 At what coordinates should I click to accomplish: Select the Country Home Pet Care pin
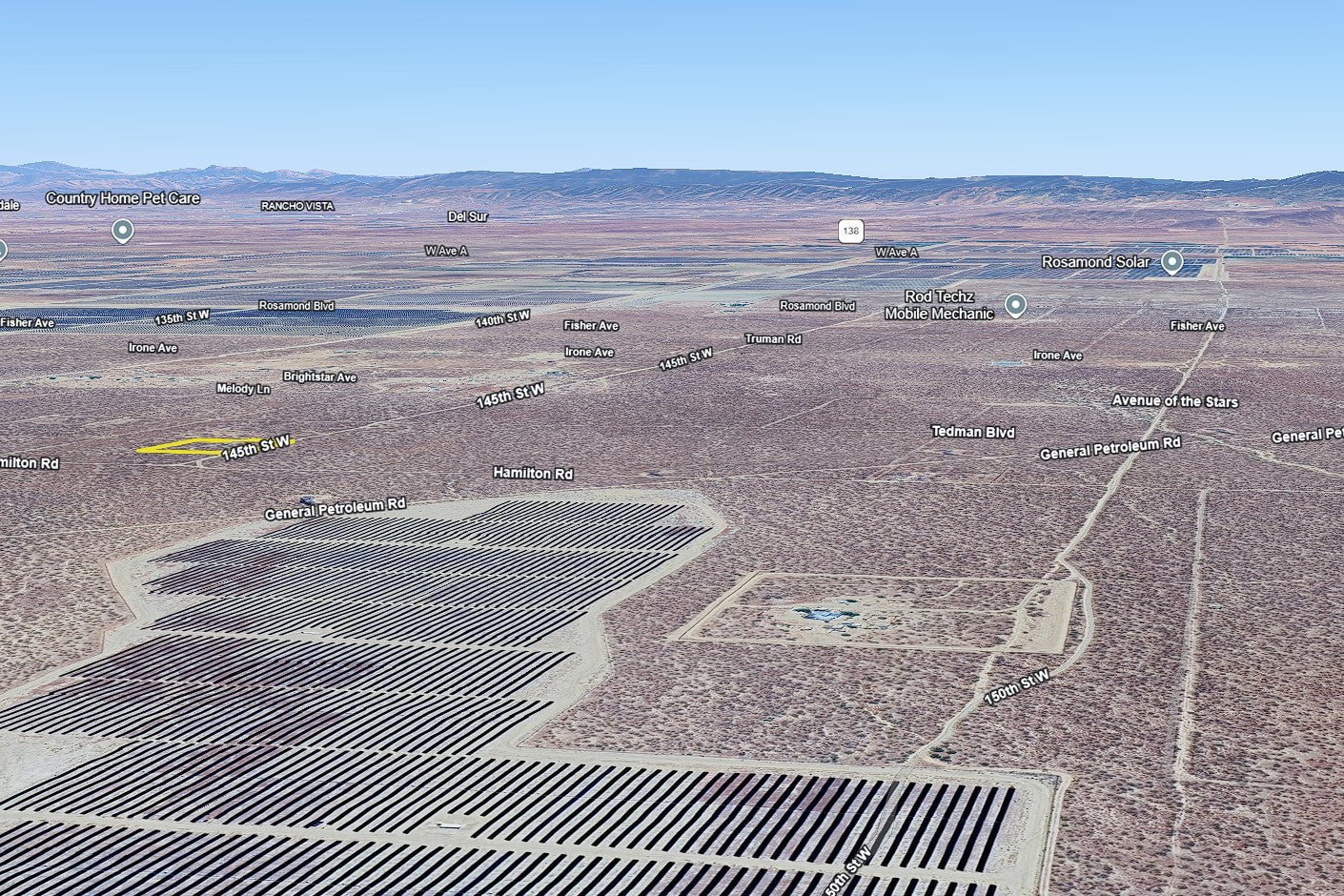click(122, 230)
